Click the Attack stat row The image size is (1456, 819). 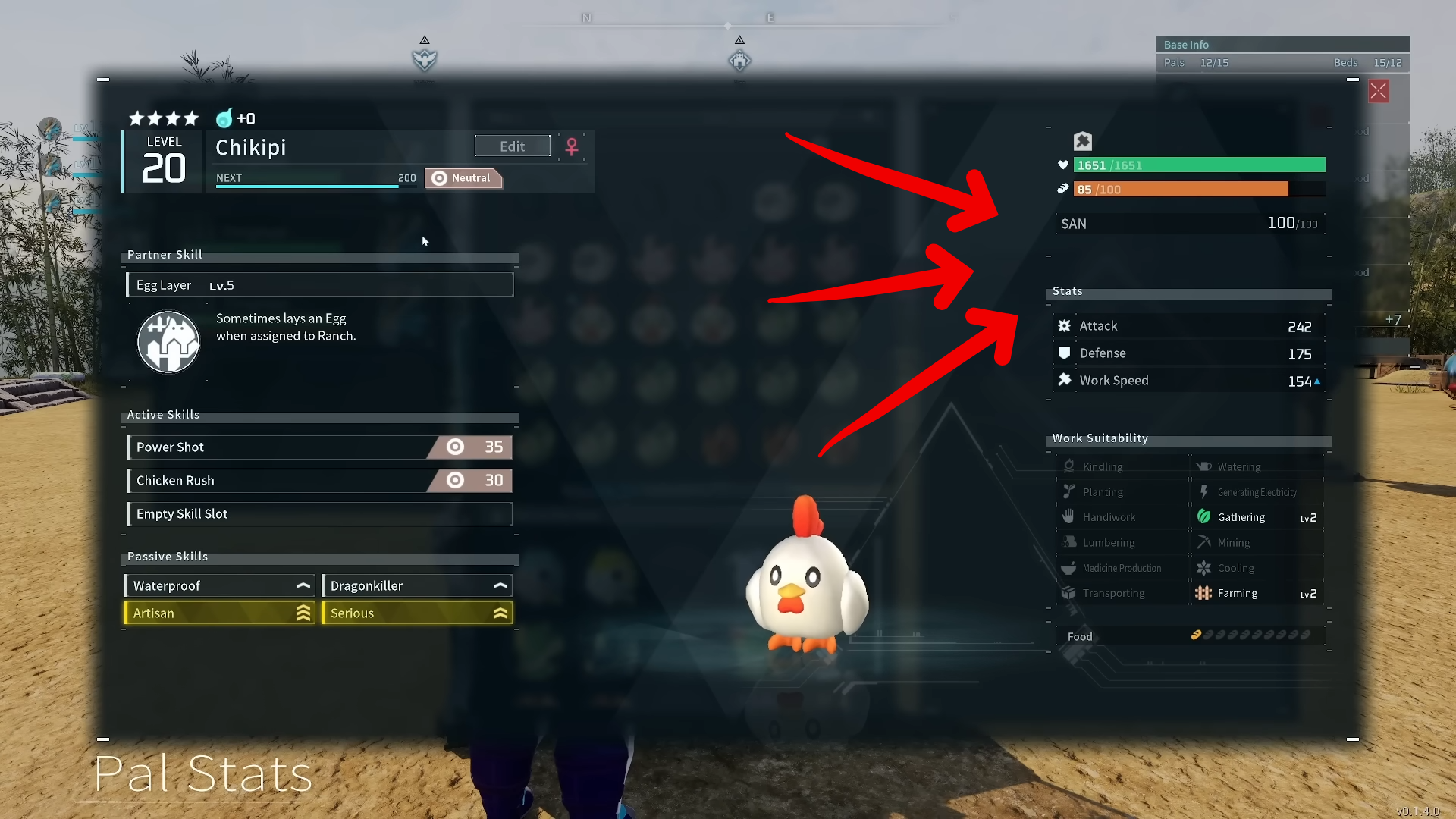click(x=1188, y=326)
